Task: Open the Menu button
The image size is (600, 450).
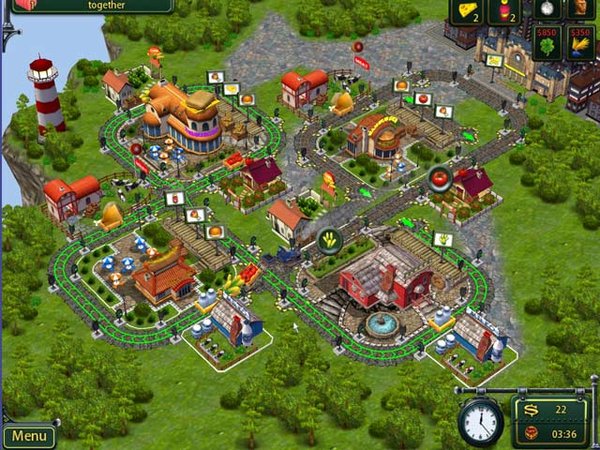Action: click(x=29, y=436)
